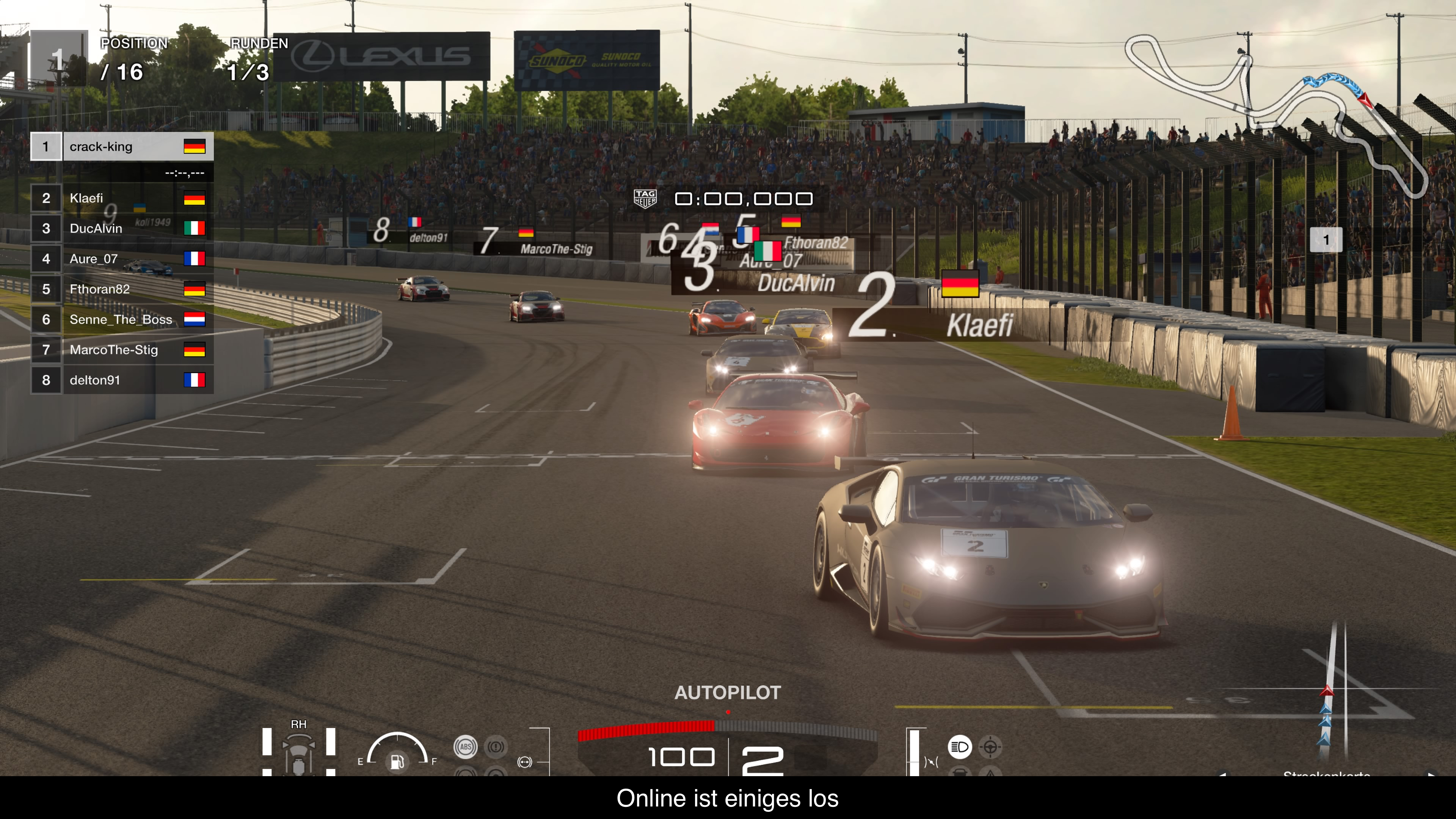Click the fuel gauge icon
This screenshot has height=819, width=1456.
[397, 761]
